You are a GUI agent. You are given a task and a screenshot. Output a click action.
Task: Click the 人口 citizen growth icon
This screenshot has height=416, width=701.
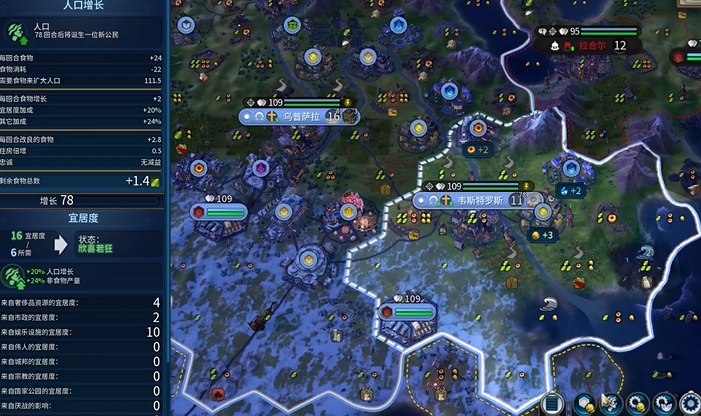click(17, 29)
